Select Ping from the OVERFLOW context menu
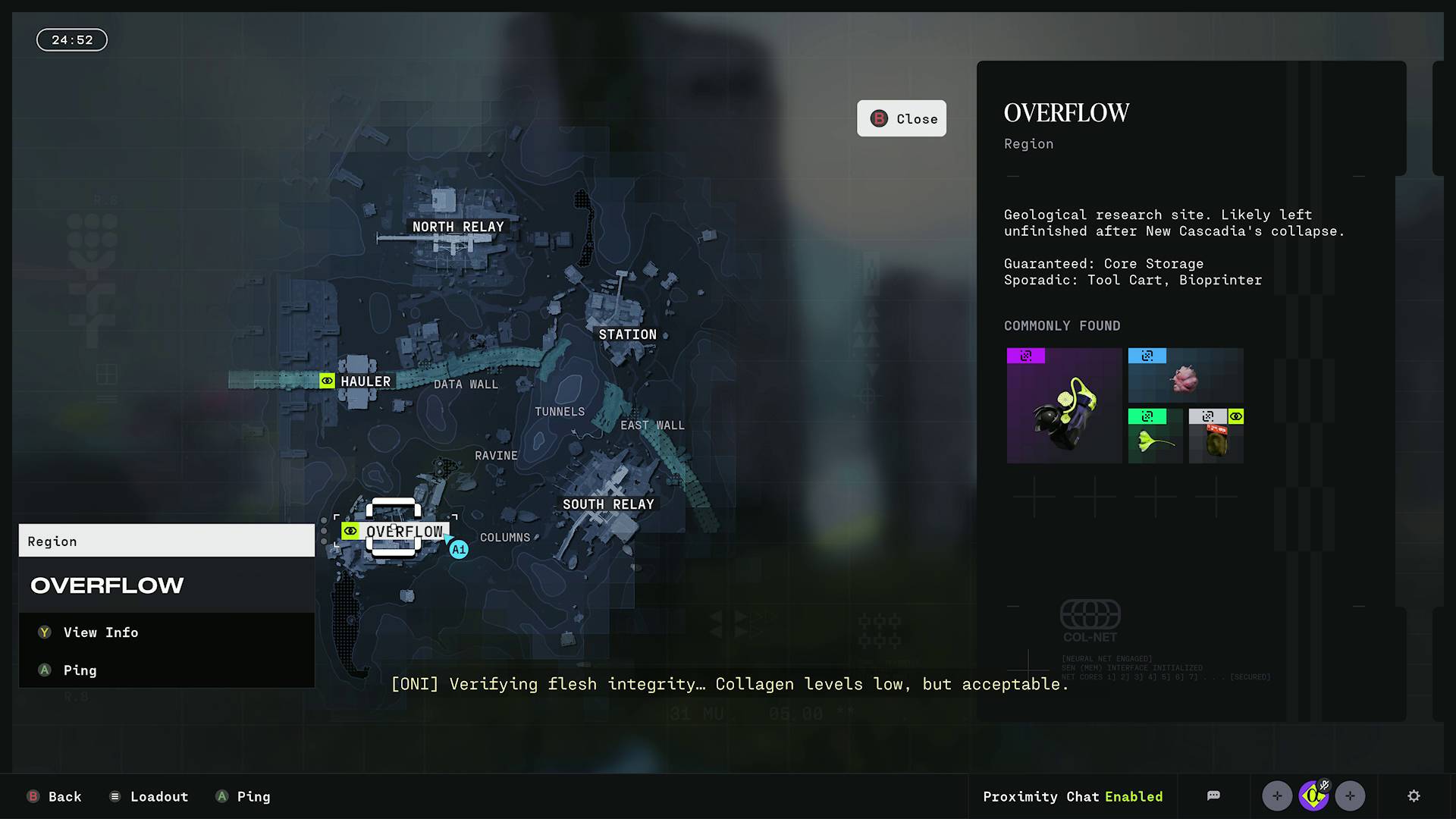 coord(80,670)
